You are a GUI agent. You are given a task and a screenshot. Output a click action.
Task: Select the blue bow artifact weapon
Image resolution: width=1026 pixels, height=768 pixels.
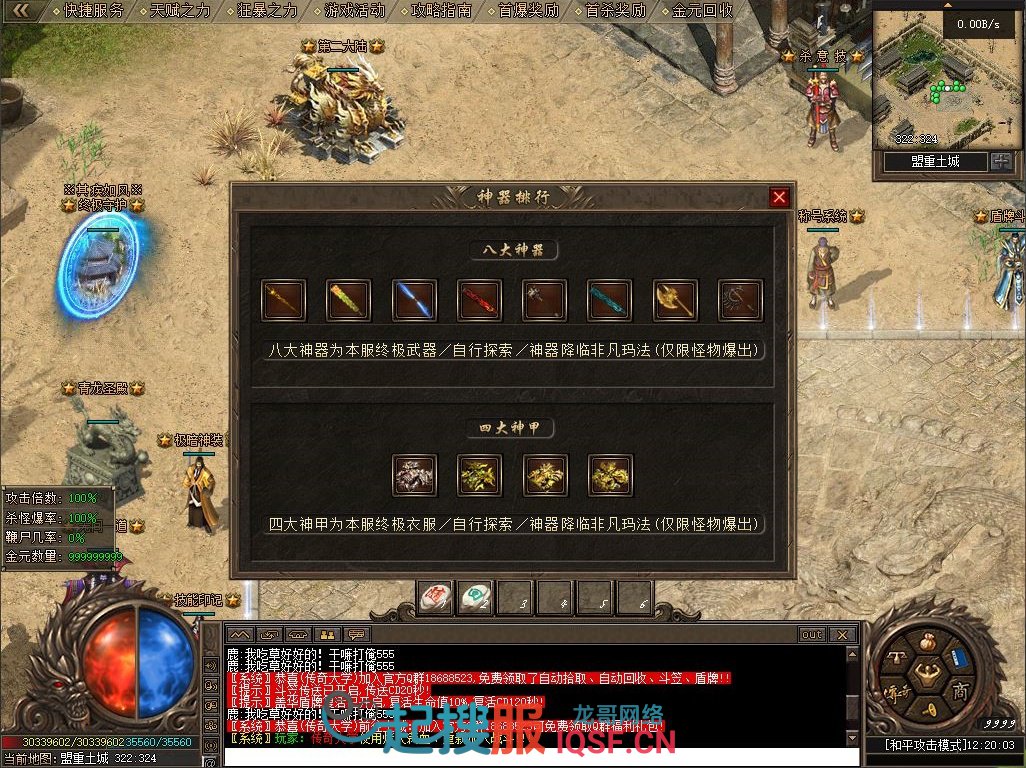(414, 300)
